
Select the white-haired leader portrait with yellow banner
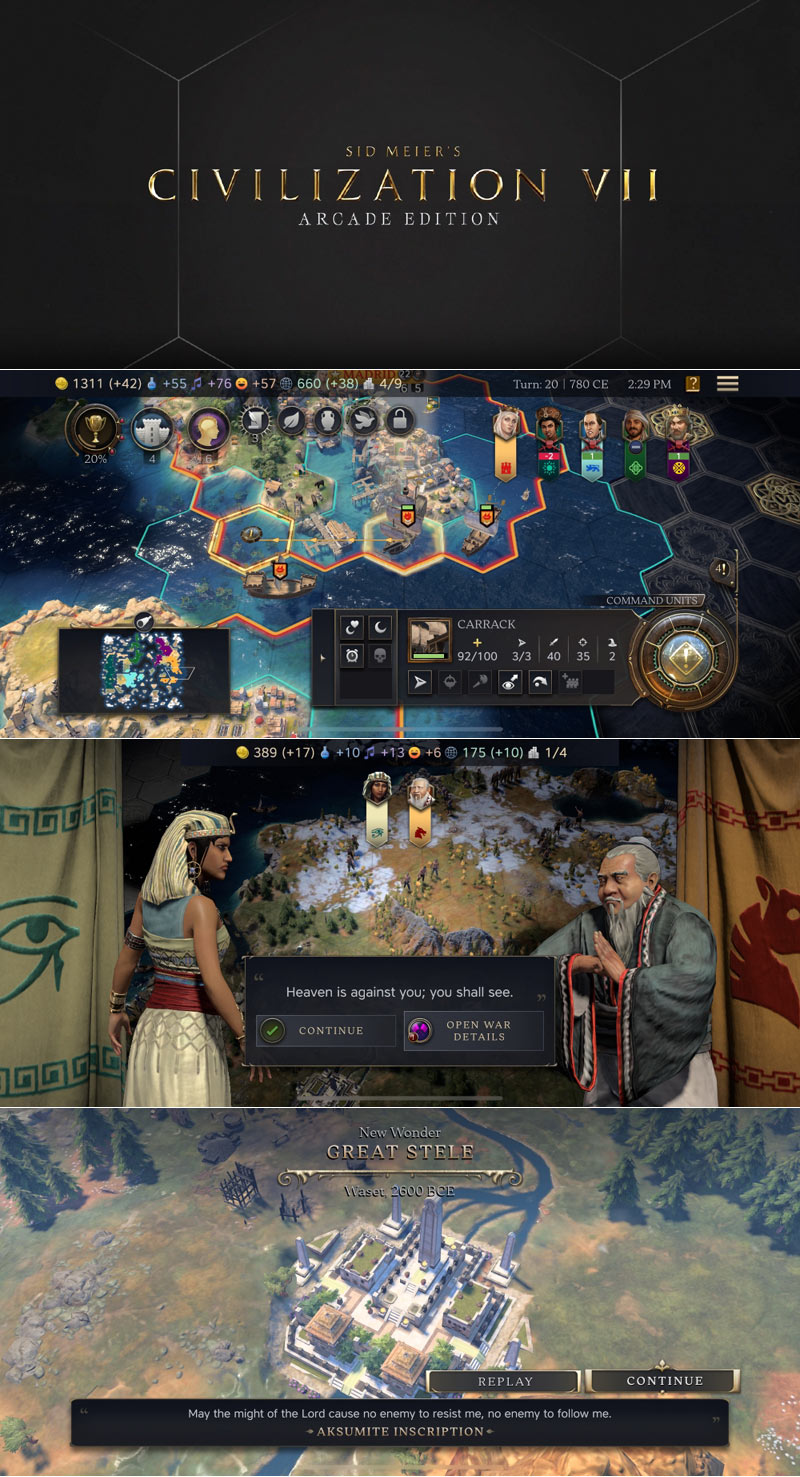pyautogui.click(x=506, y=431)
